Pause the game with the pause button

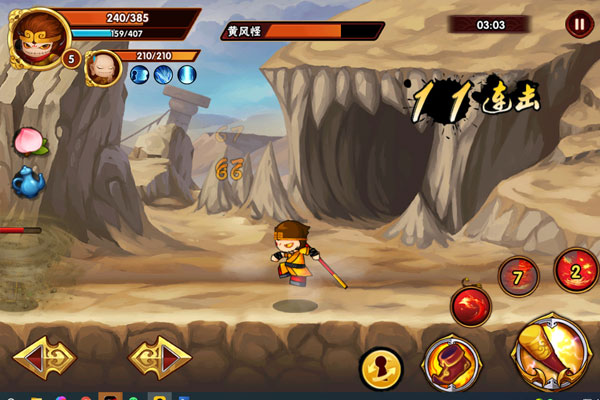pos(579,24)
